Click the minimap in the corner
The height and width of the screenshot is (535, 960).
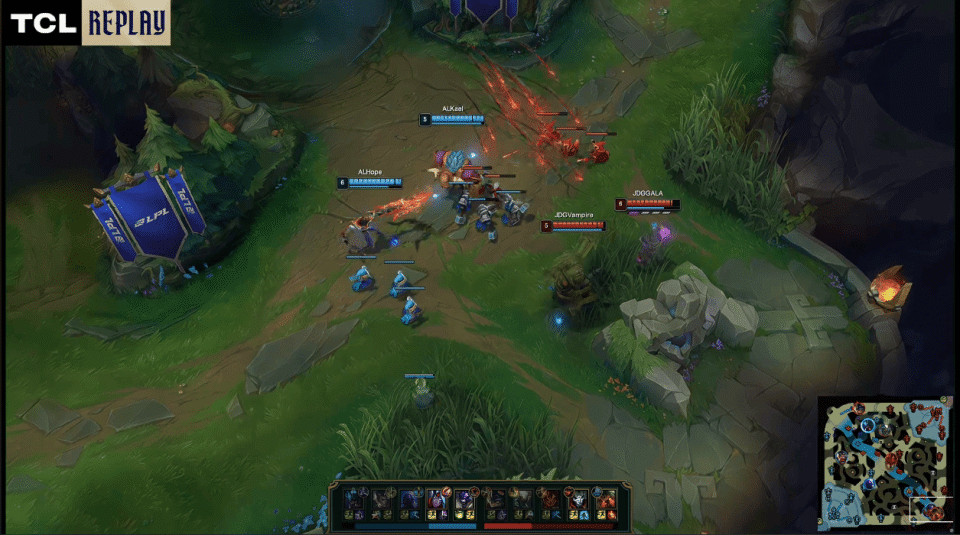pos(886,461)
